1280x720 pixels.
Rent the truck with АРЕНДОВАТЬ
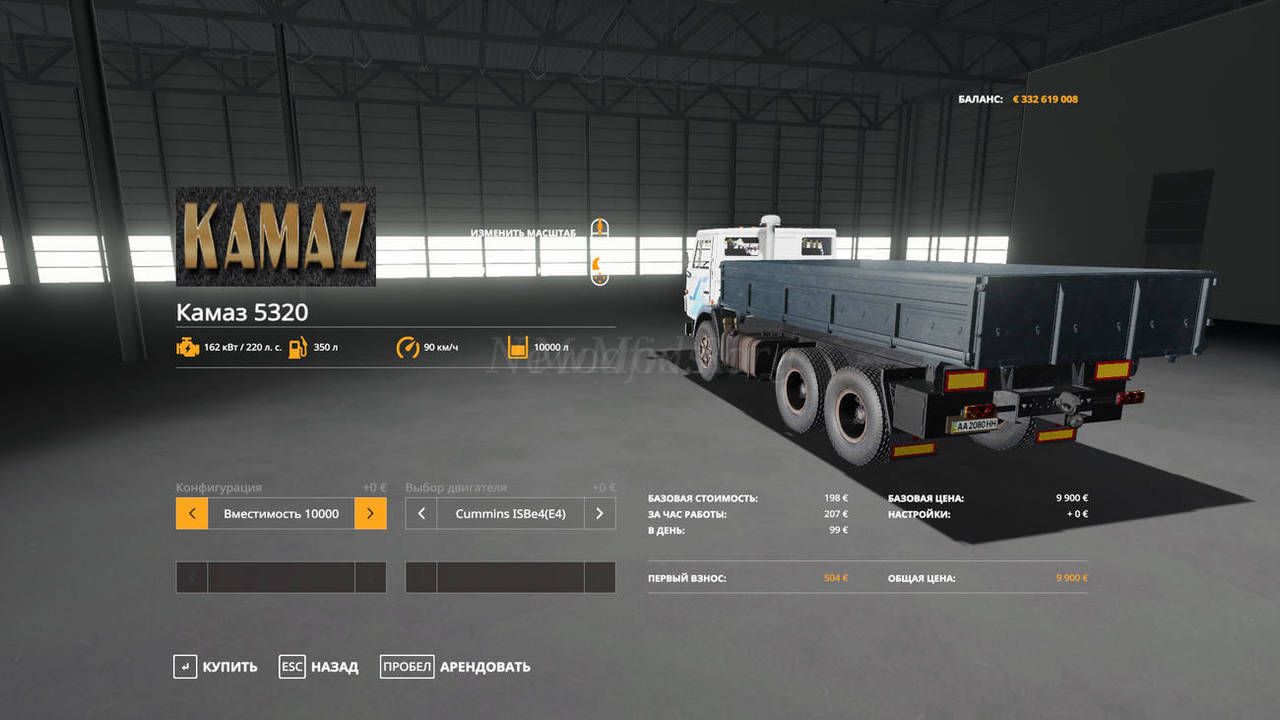pos(455,667)
